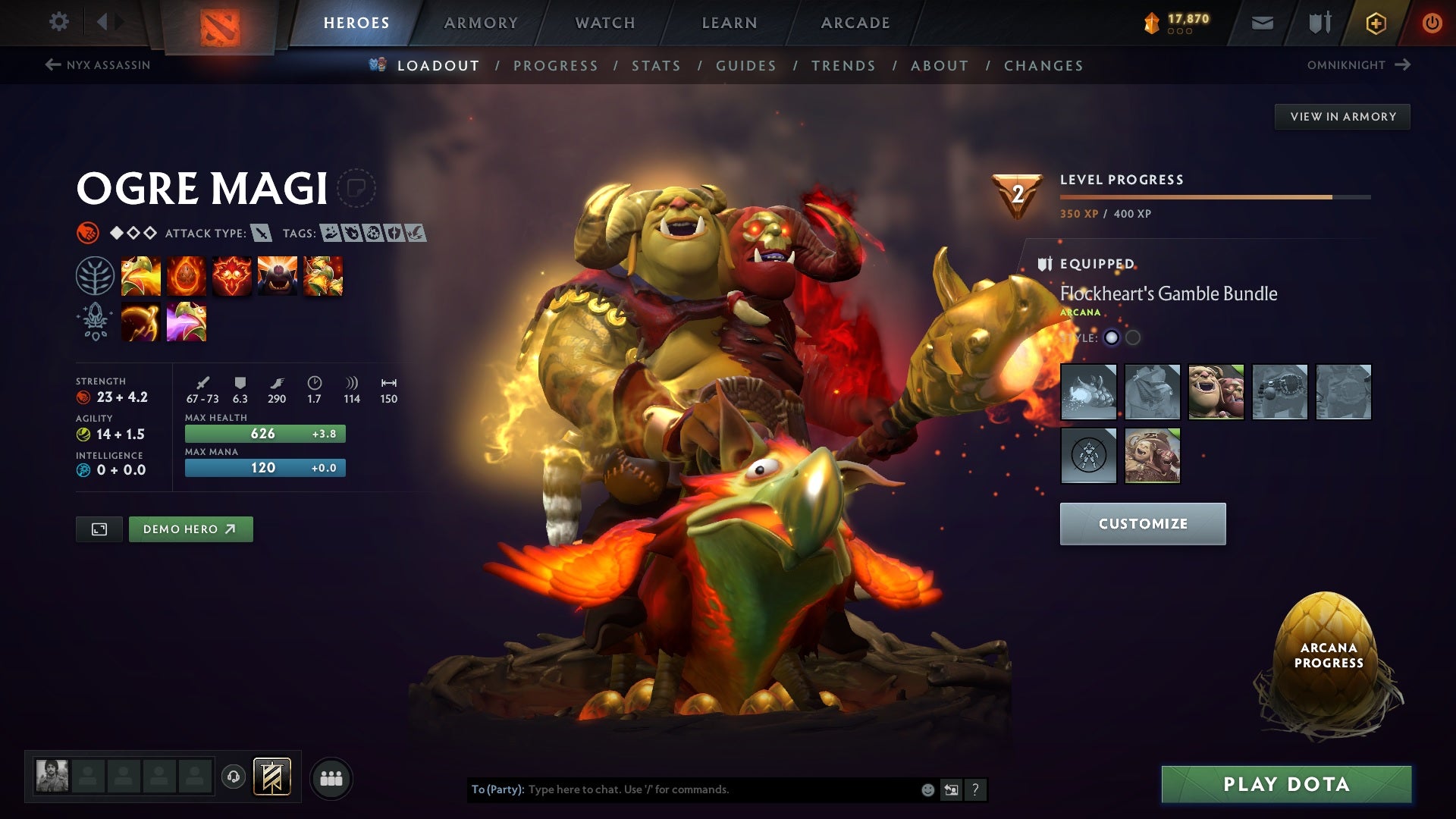Click the power/exit icon
The width and height of the screenshot is (1456, 819).
(x=1433, y=22)
